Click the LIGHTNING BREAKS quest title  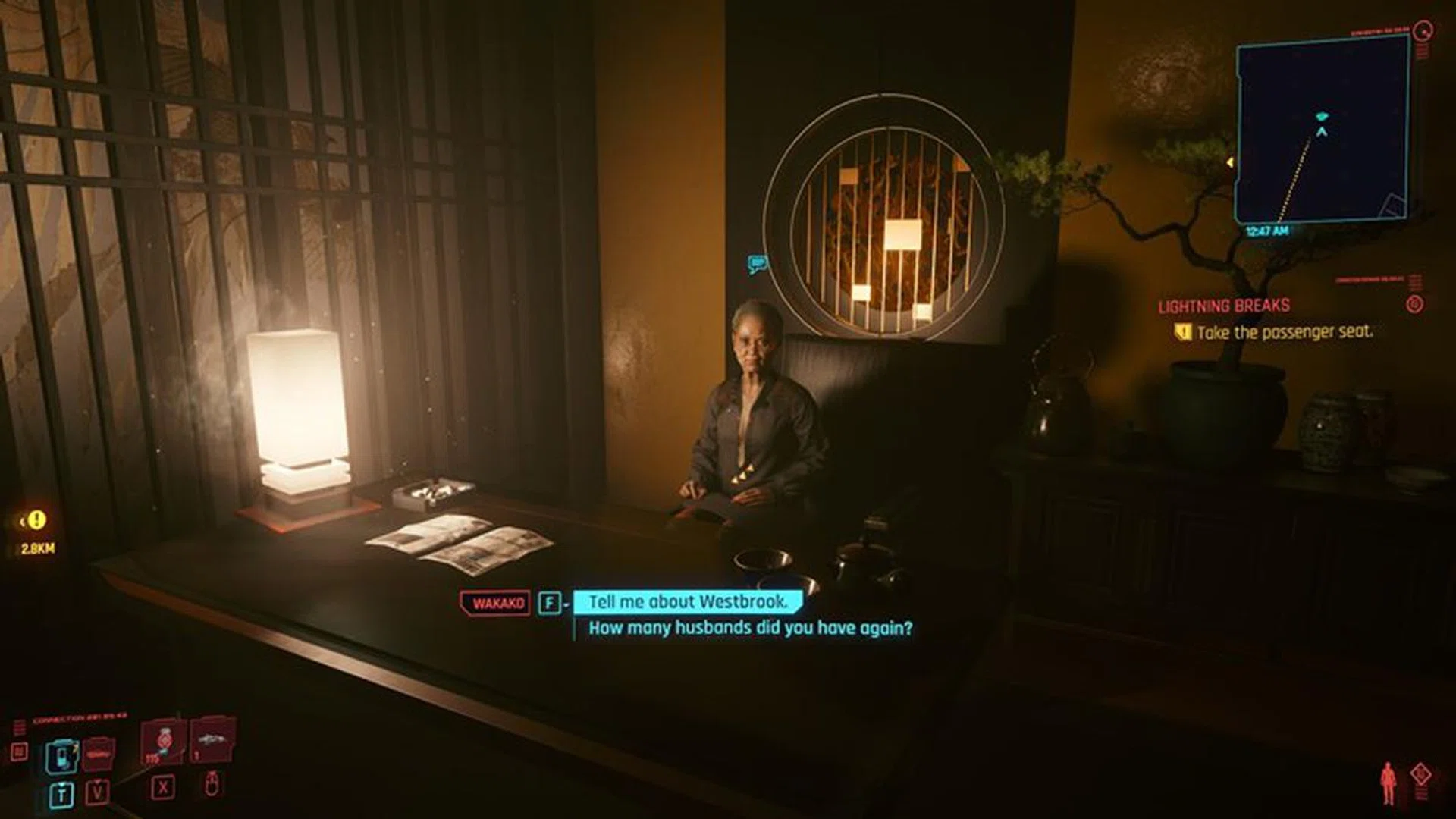coord(1224,306)
